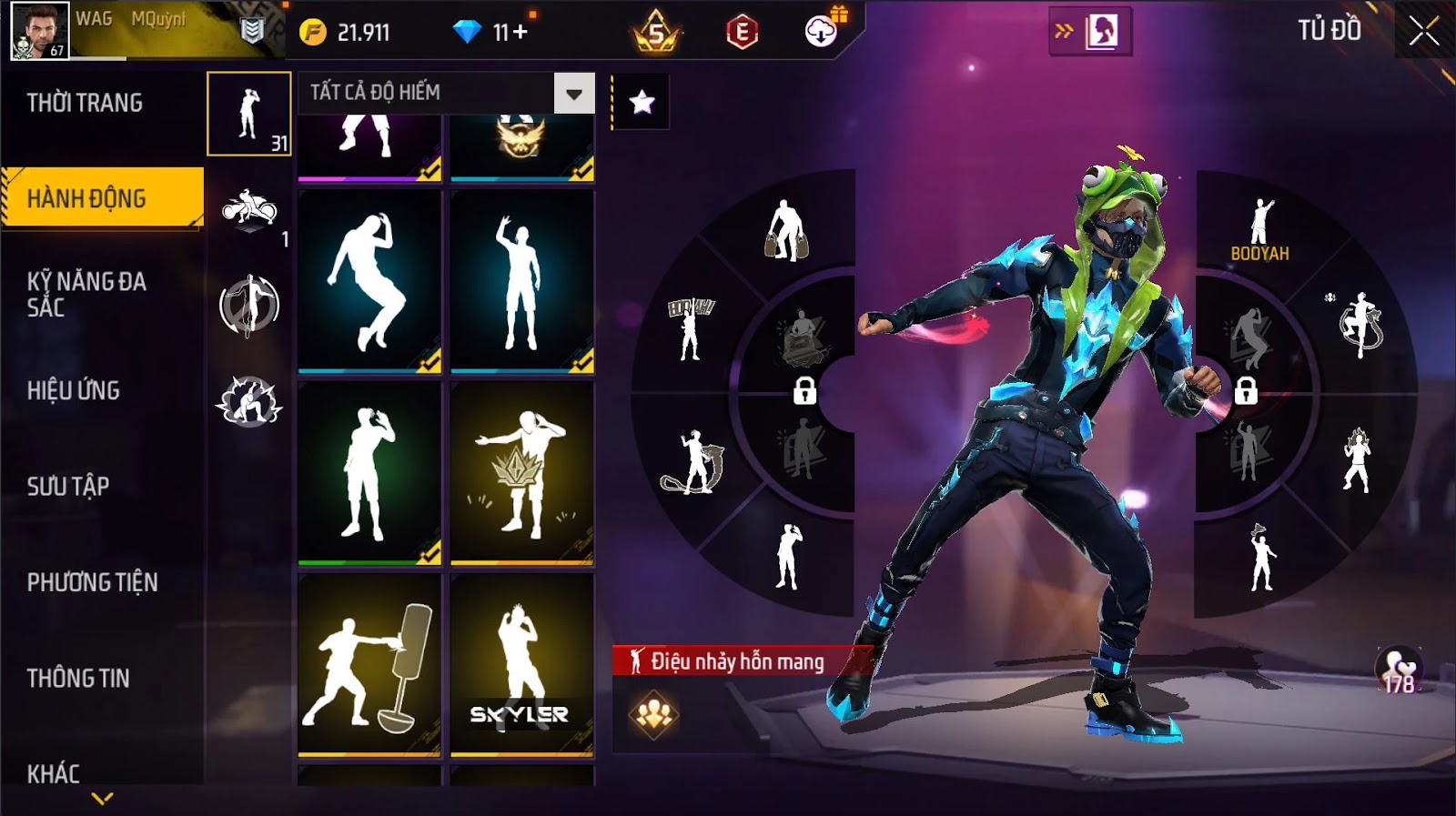Open the Tất Cả Độ Hiếm rarity dropdown
Viewport: 1456px width, 816px height.
pyautogui.click(x=573, y=93)
